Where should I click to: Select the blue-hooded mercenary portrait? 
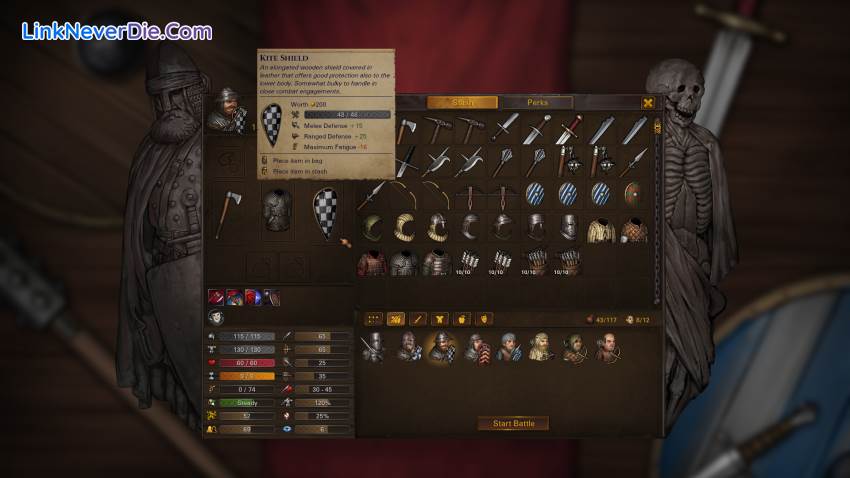tap(508, 347)
